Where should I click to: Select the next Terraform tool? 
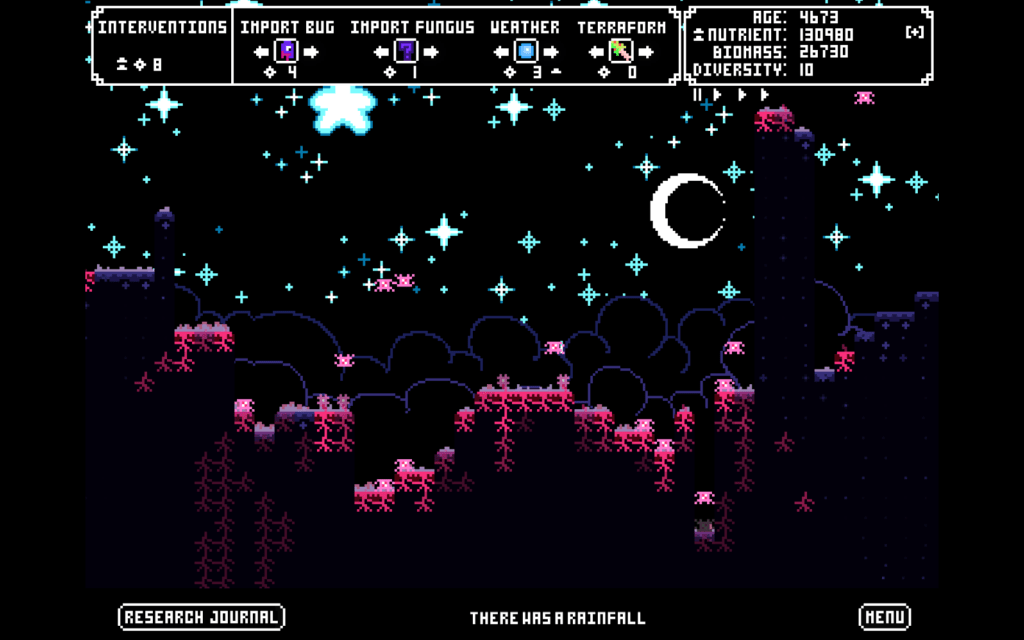(x=645, y=51)
